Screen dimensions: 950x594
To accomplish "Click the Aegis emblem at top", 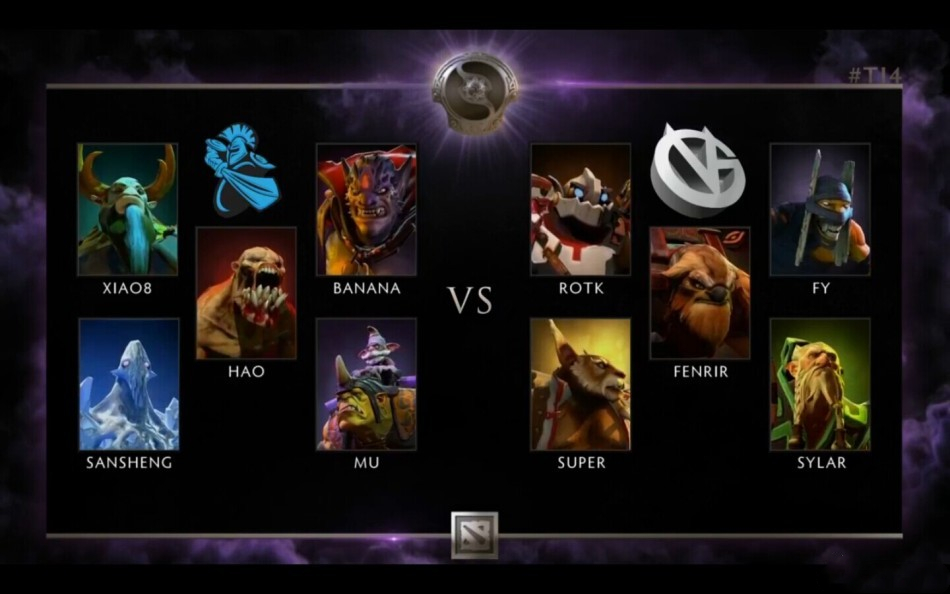I will coord(474,91).
